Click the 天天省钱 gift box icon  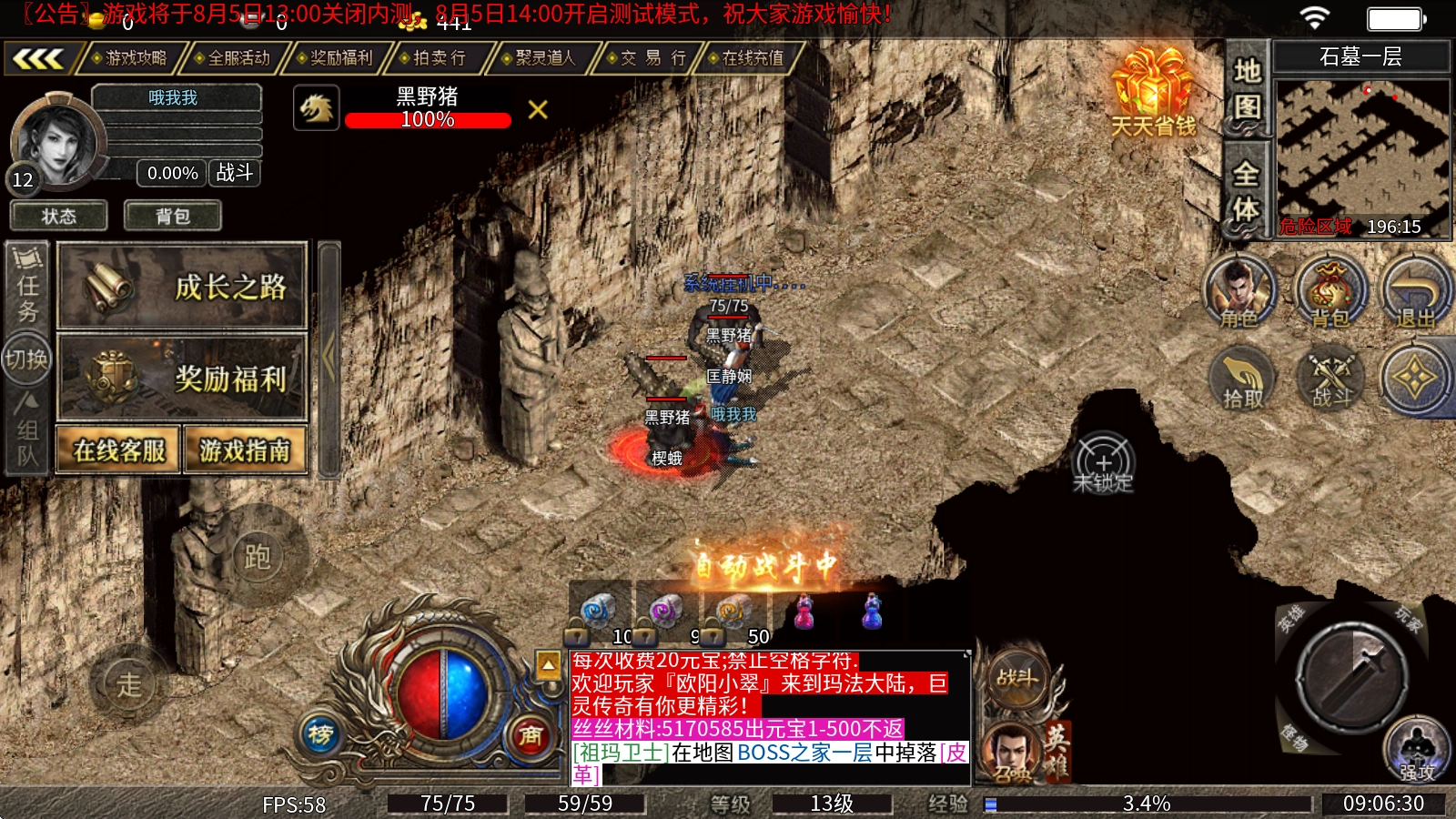(x=1153, y=91)
